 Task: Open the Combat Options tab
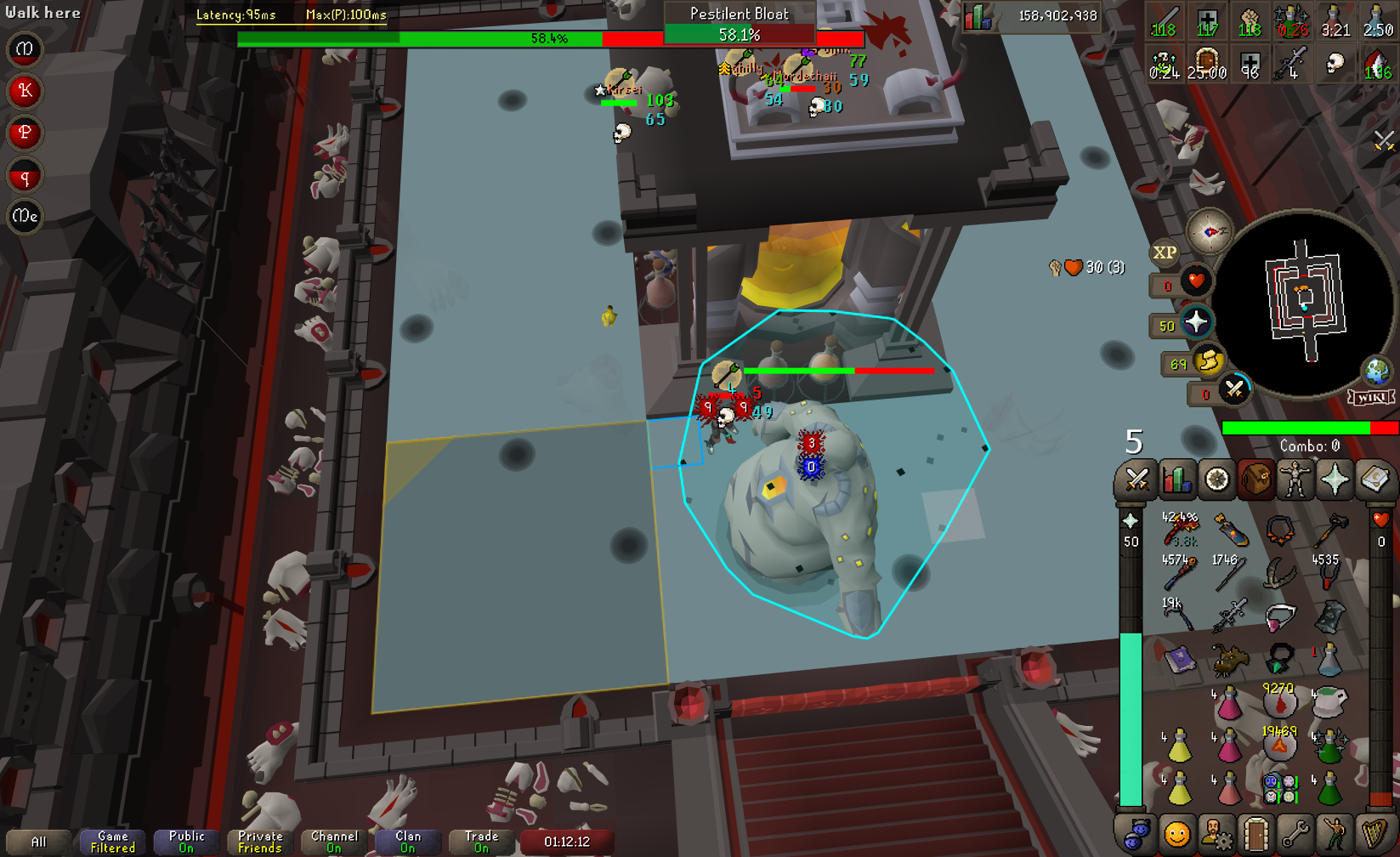click(x=1136, y=480)
